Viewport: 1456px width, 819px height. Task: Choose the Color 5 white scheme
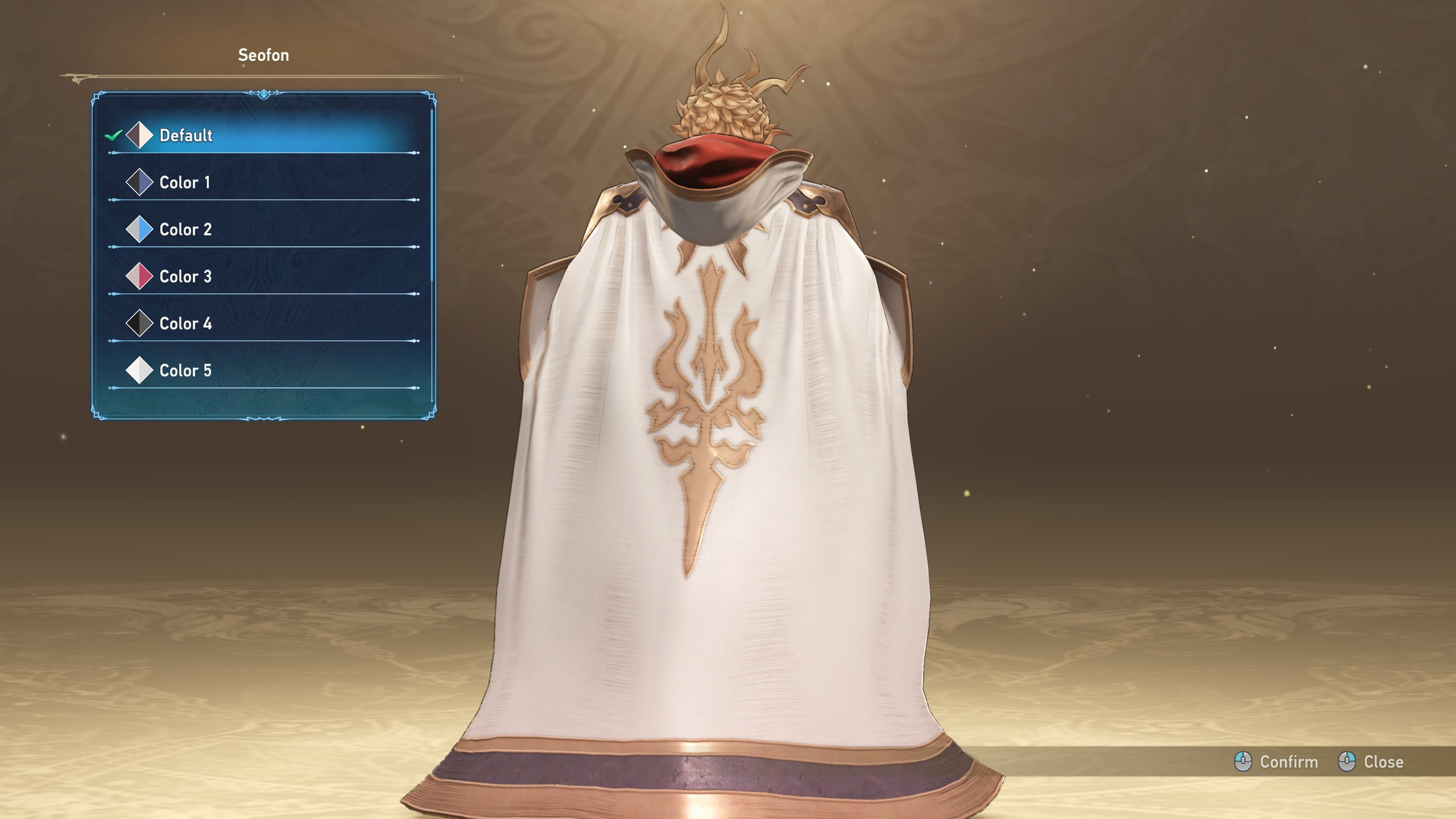(x=262, y=371)
